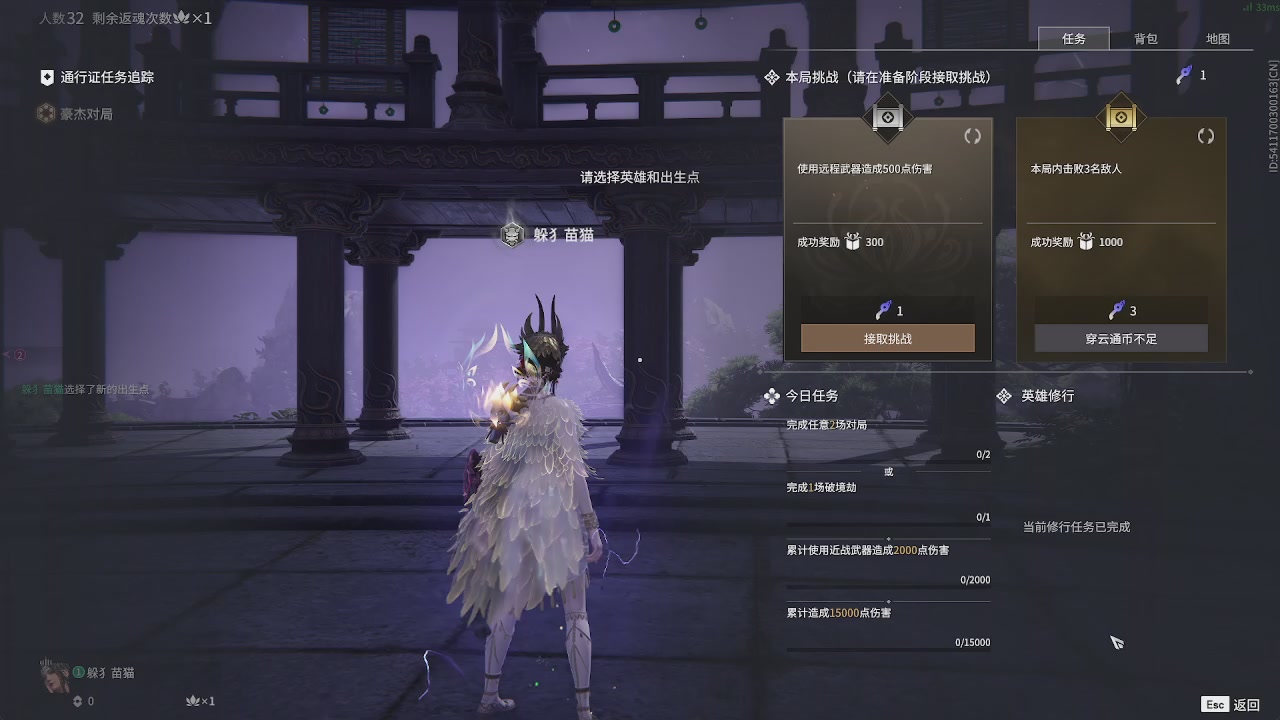The height and width of the screenshot is (720, 1280).
Task: Select the 豪杰对局 mode icon
Action: (x=45, y=113)
